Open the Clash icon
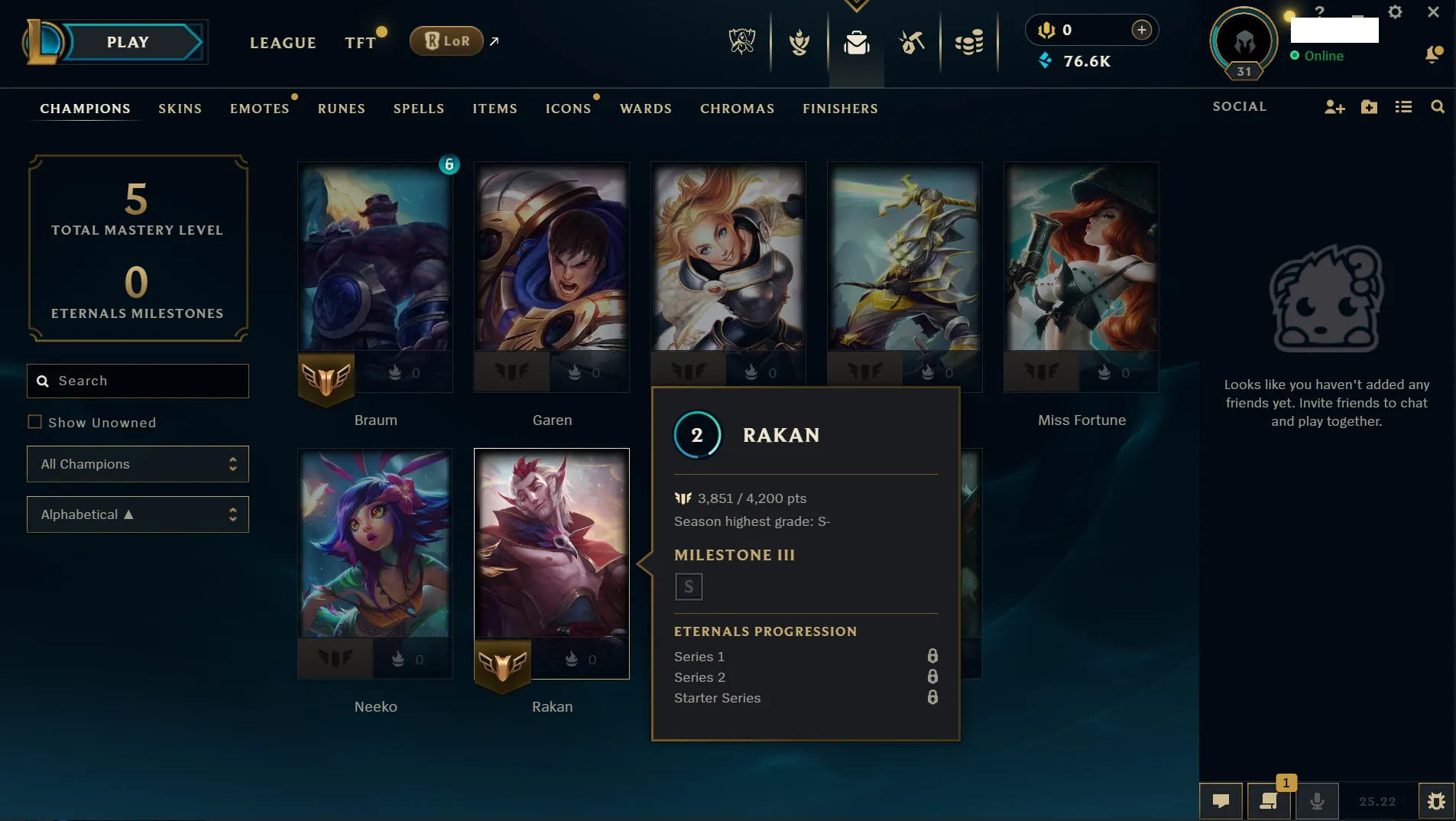 [x=799, y=44]
